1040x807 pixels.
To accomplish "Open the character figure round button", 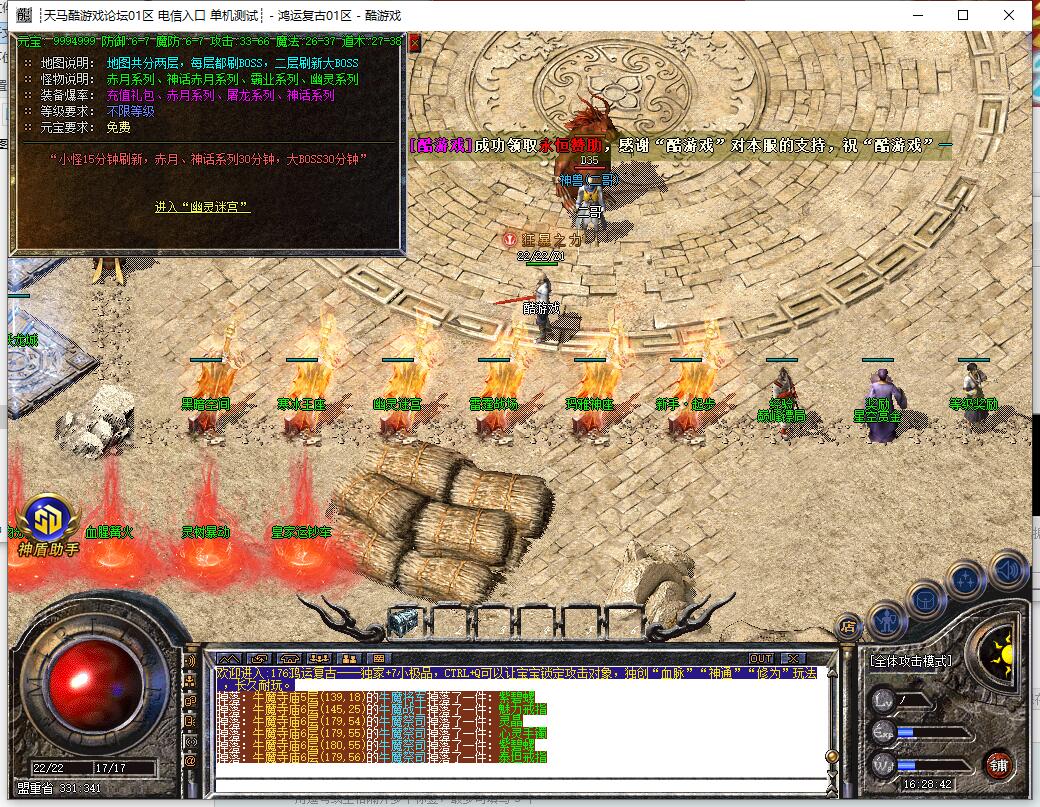I will (887, 620).
